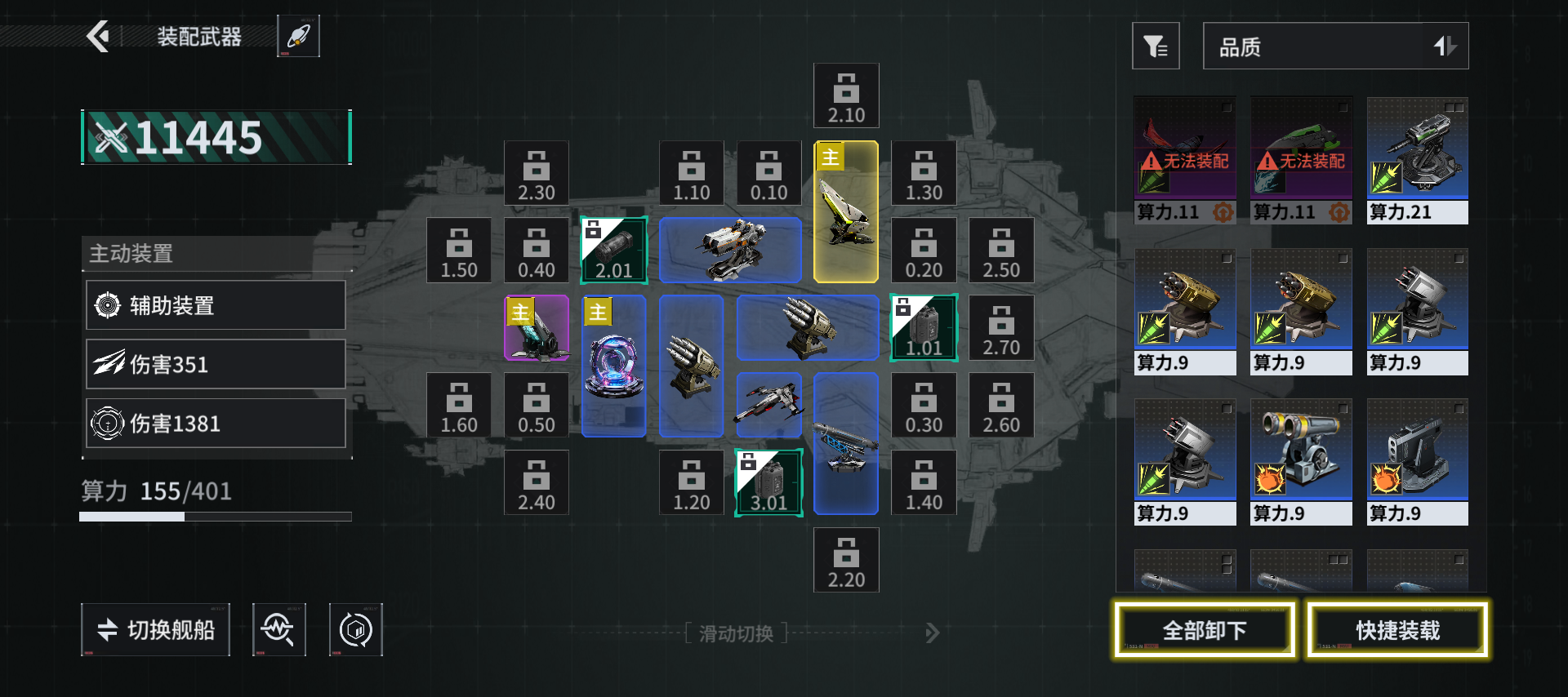
Task: Select the 伤害1381 weapon row
Action: pyautogui.click(x=216, y=423)
